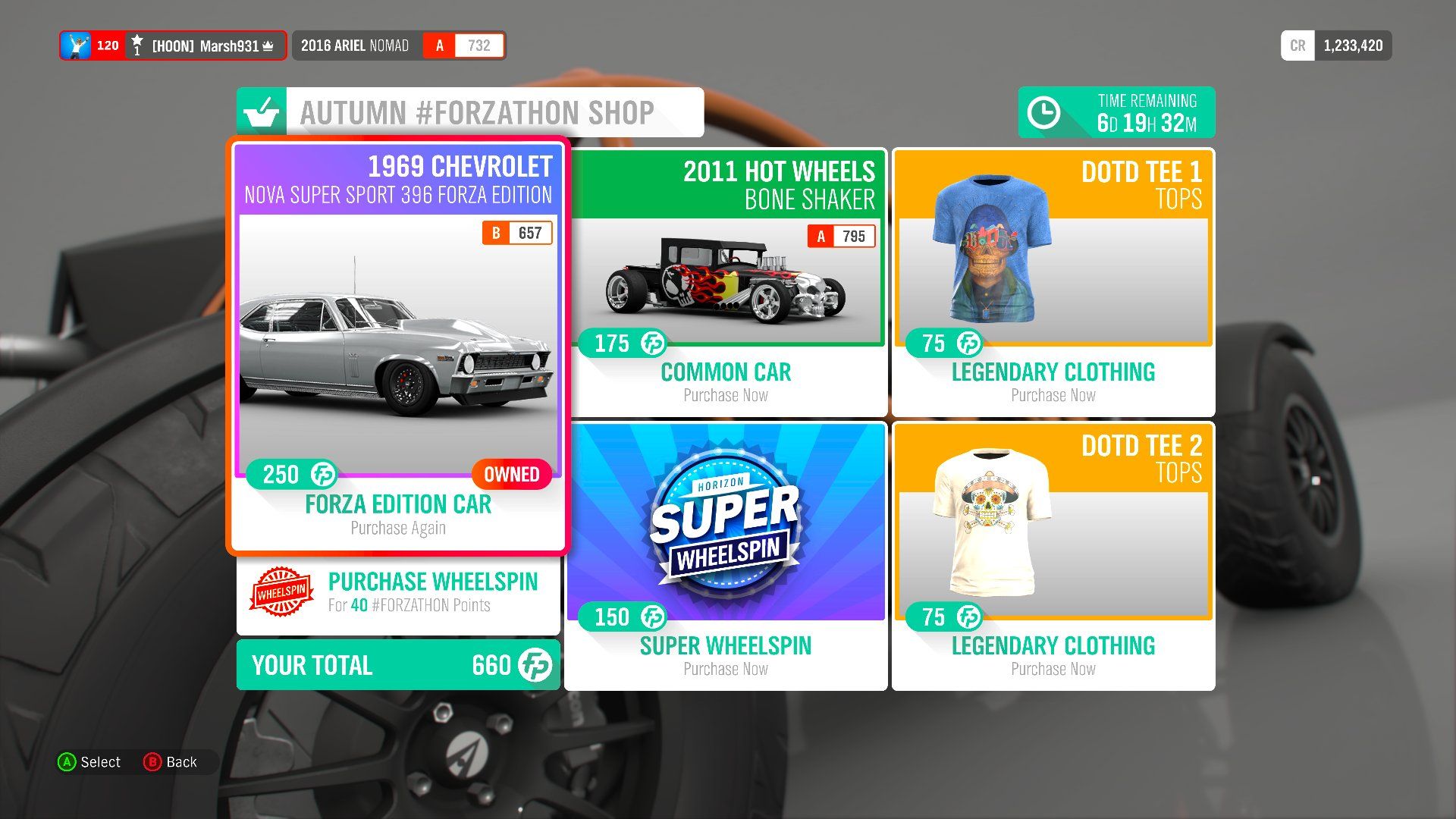
Task: Click the clock icon beside Time Remaining
Action: [x=1044, y=112]
